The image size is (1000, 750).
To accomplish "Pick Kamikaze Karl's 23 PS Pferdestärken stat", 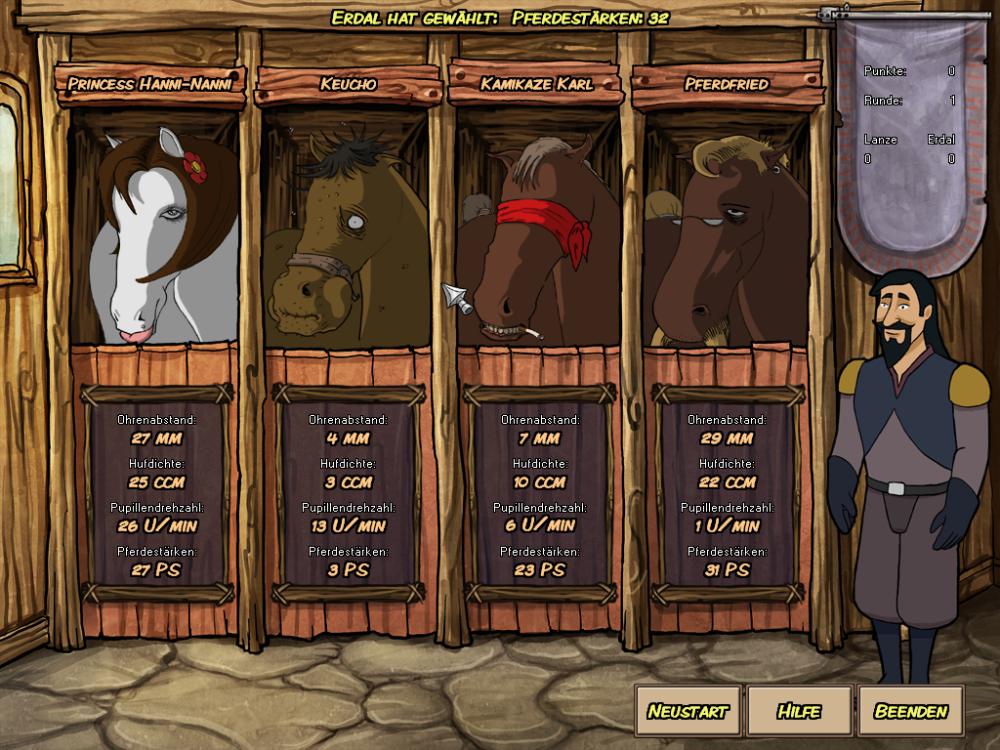I will (540, 570).
